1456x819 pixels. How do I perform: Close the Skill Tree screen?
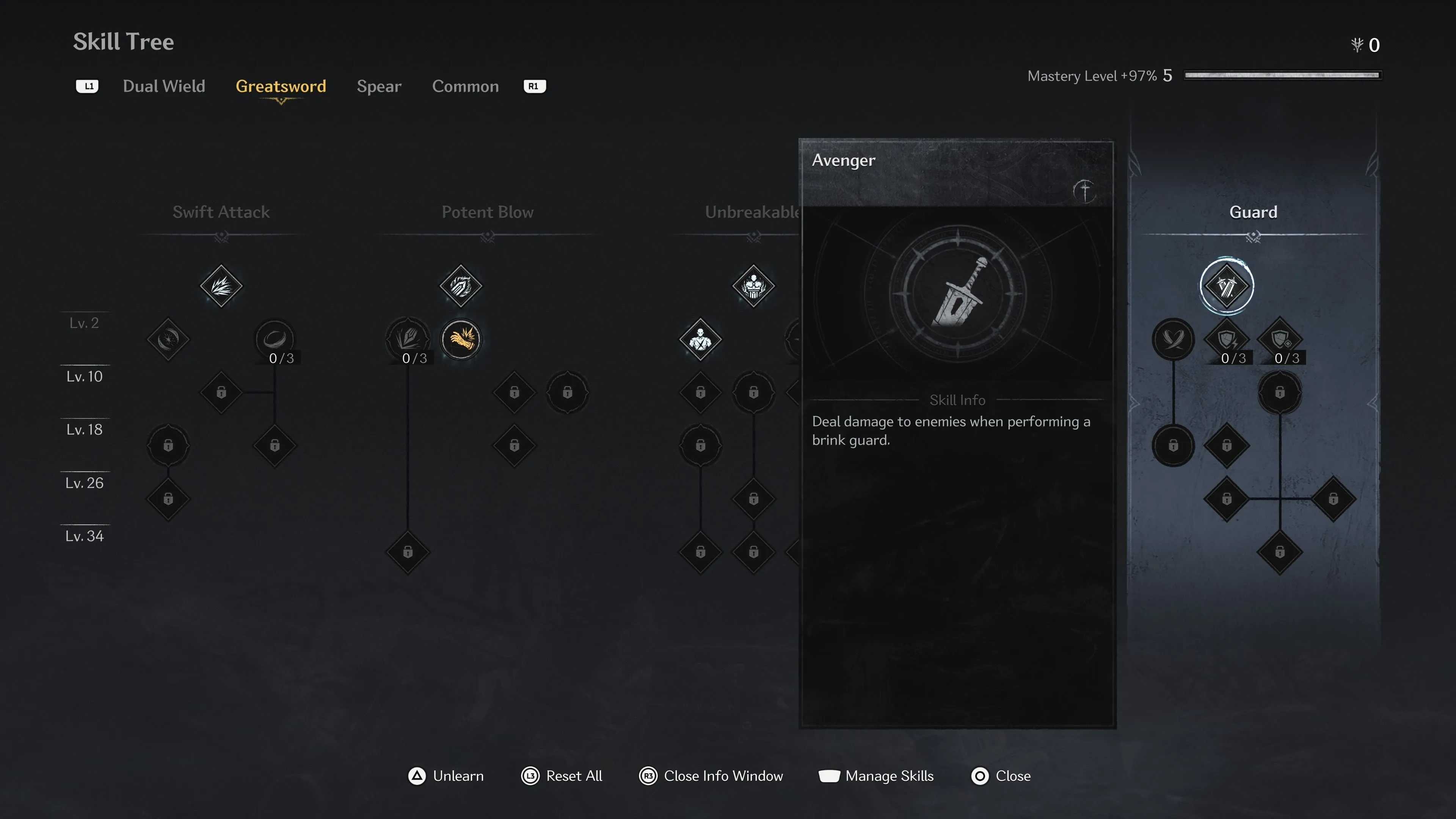coord(1001,775)
